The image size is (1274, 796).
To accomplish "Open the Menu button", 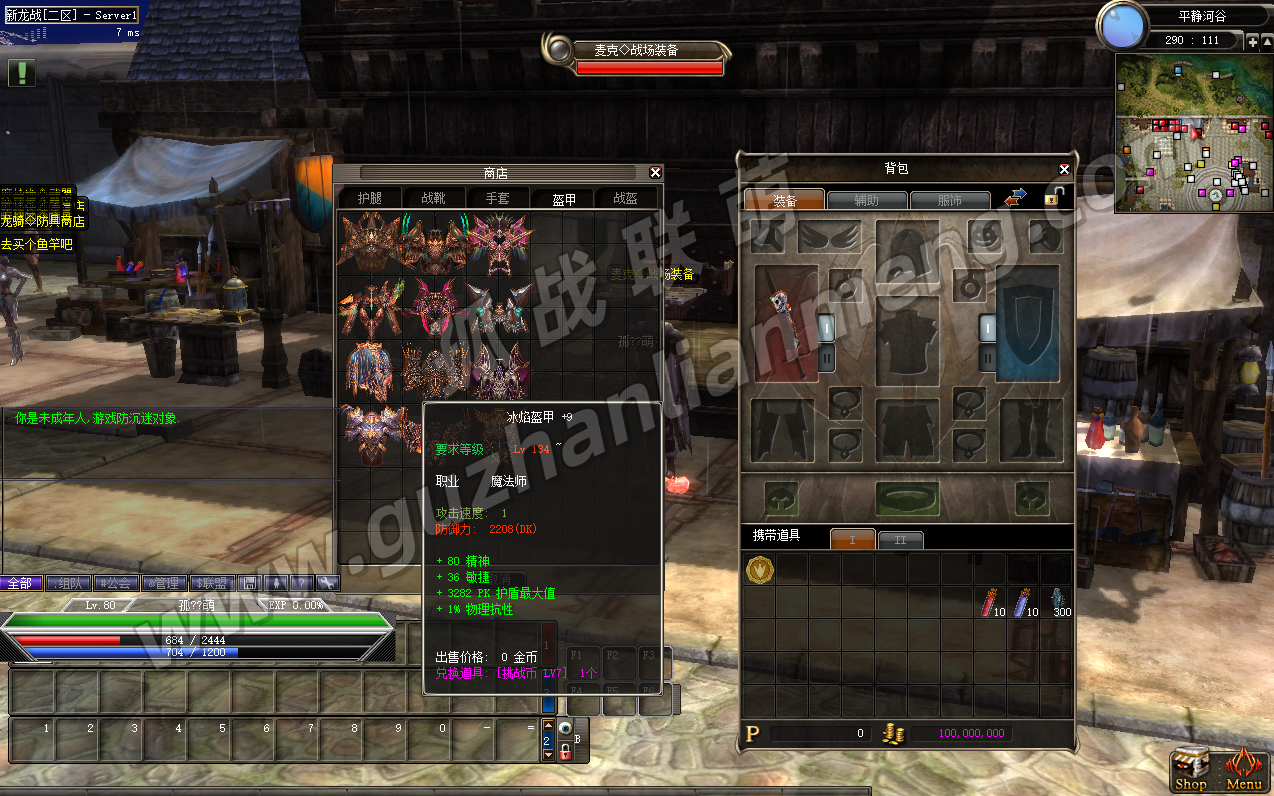I will click(x=1243, y=770).
